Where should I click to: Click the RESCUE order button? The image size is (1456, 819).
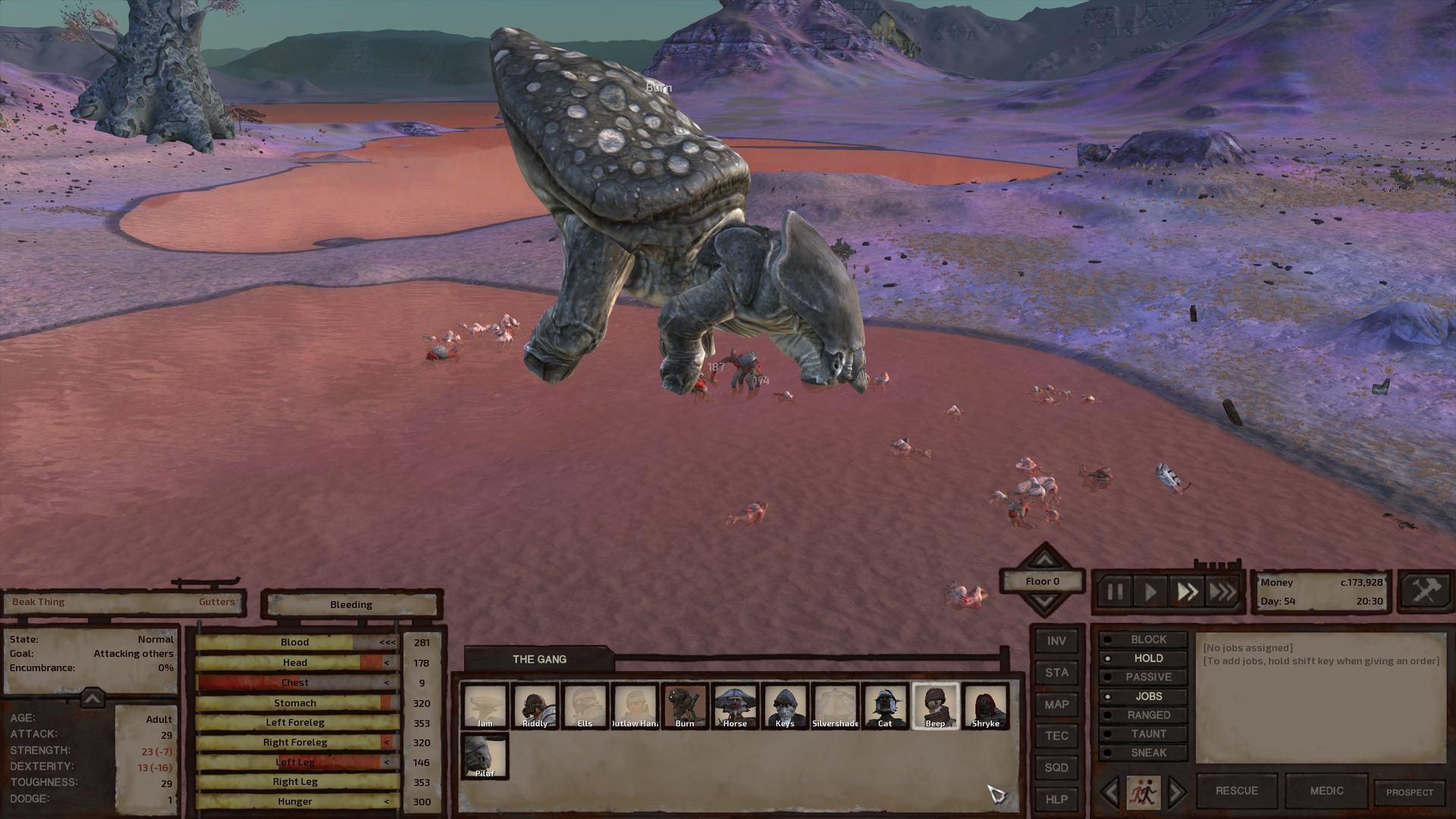[1237, 791]
